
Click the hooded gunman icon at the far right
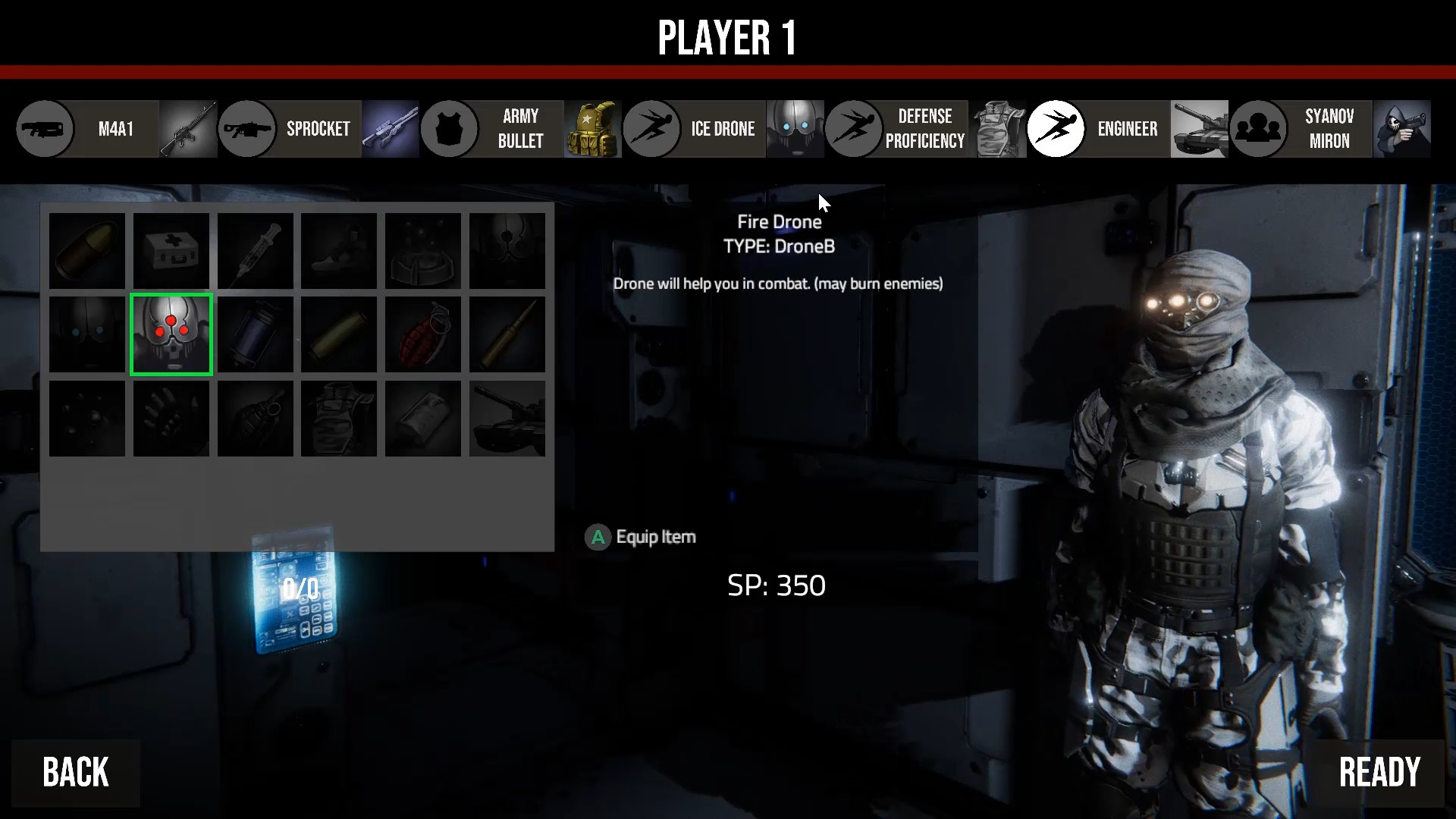pyautogui.click(x=1404, y=129)
